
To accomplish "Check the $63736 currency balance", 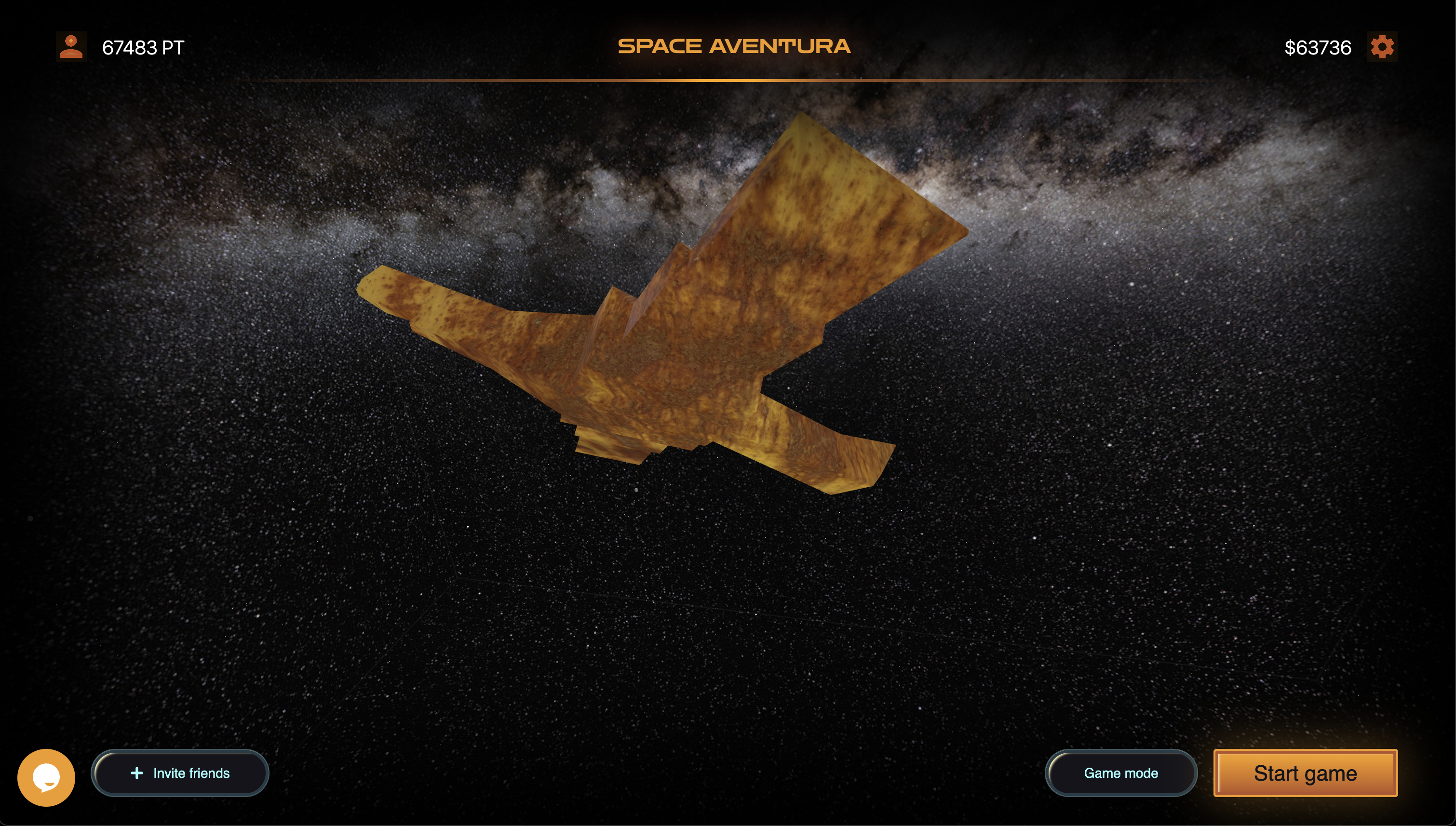I will click(x=1318, y=48).
